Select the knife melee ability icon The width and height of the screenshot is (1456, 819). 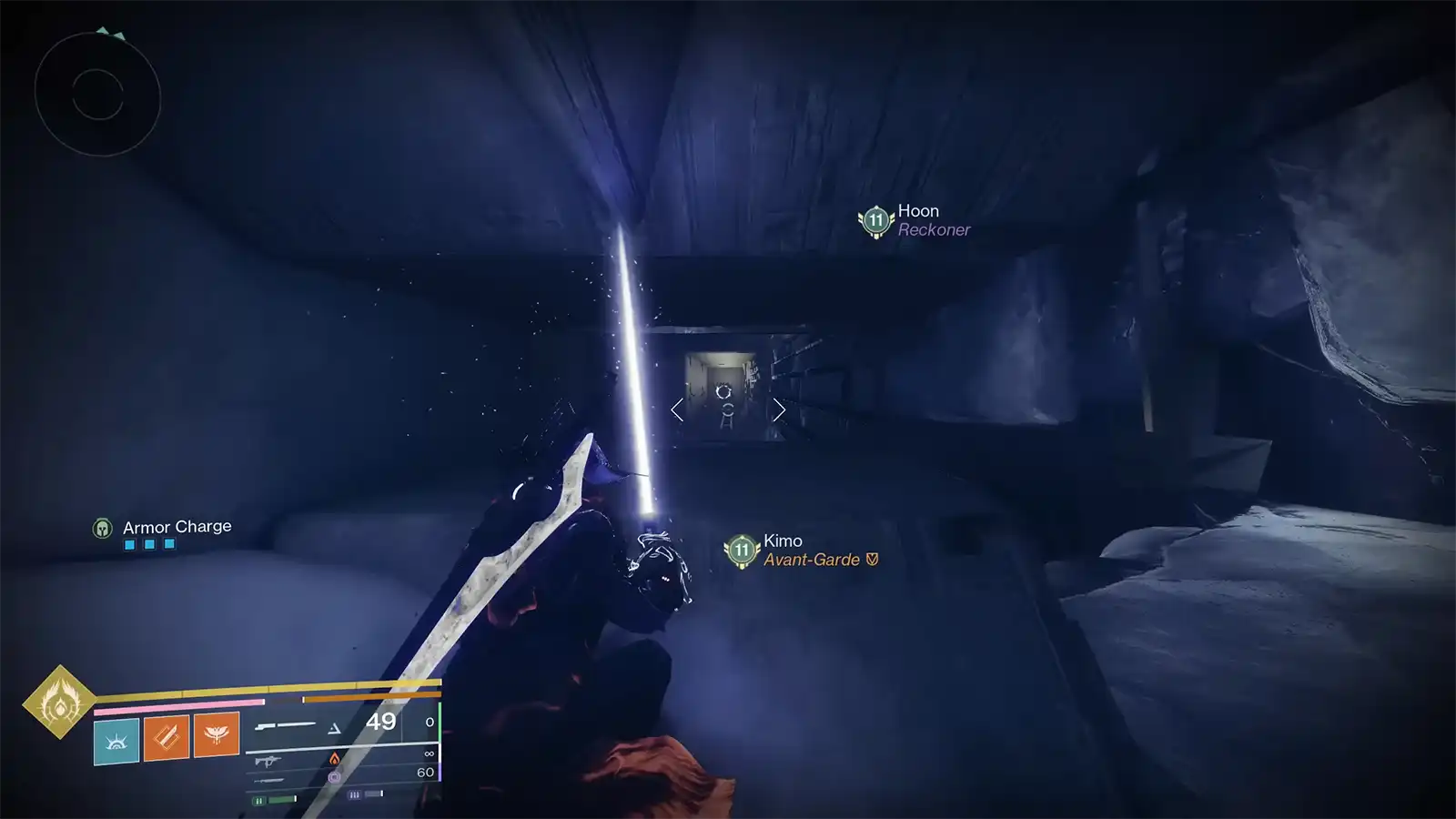pyautogui.click(x=165, y=737)
